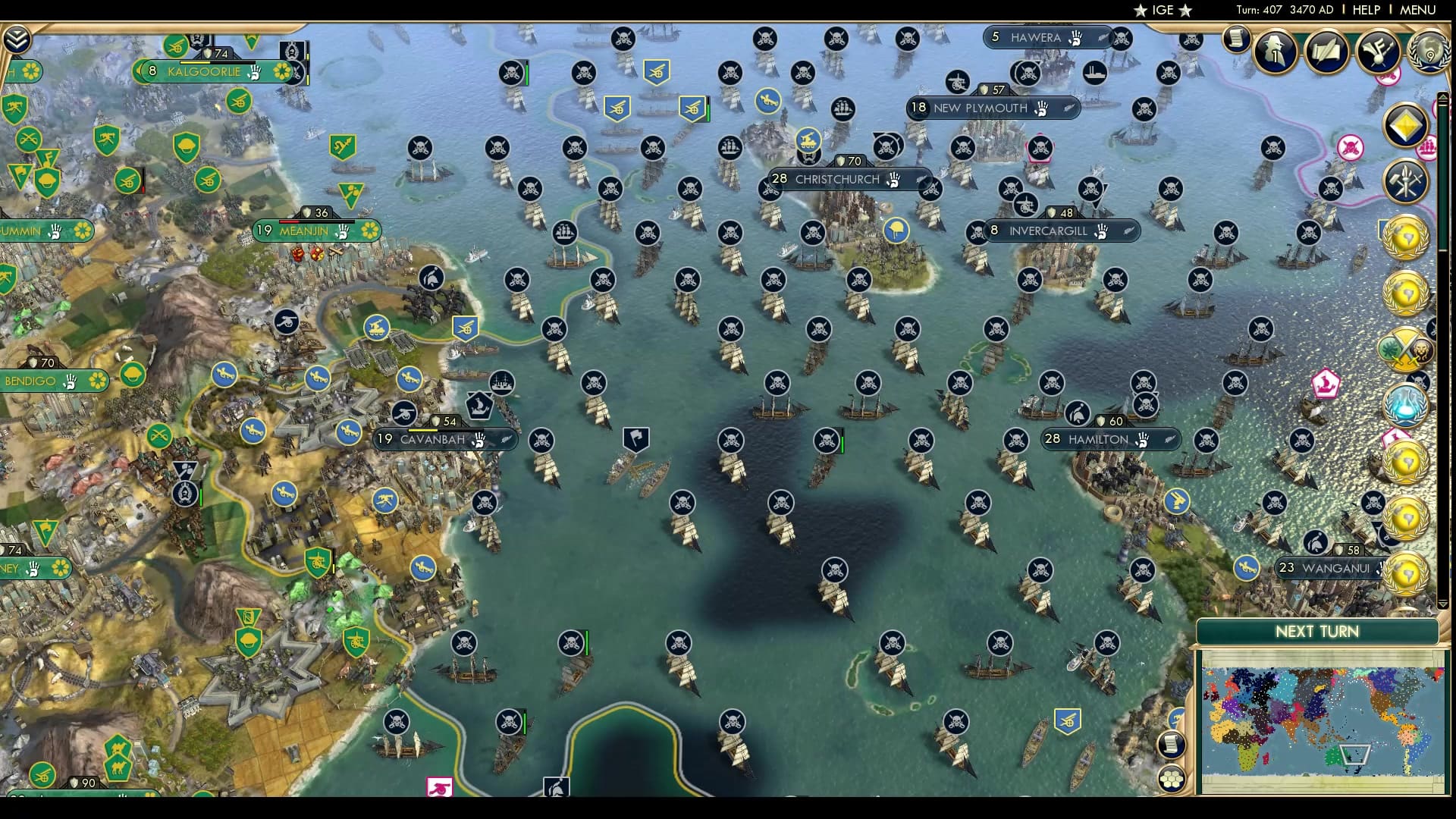1456x819 pixels.
Task: Open the Diplomacy overview quill-and-scroll icon
Action: [1326, 52]
